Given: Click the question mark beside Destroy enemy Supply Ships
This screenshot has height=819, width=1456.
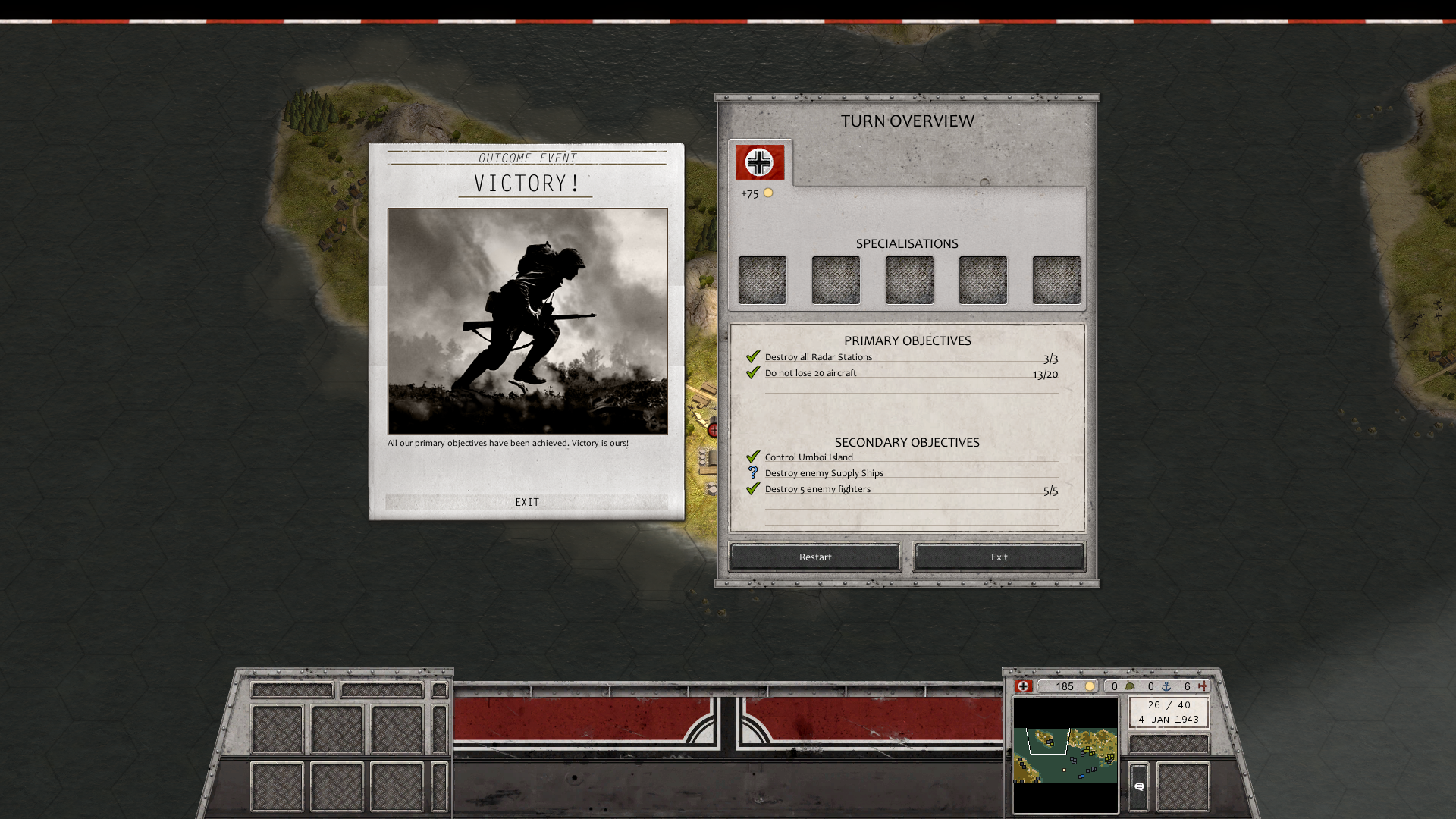Looking at the screenshot, I should point(753,472).
